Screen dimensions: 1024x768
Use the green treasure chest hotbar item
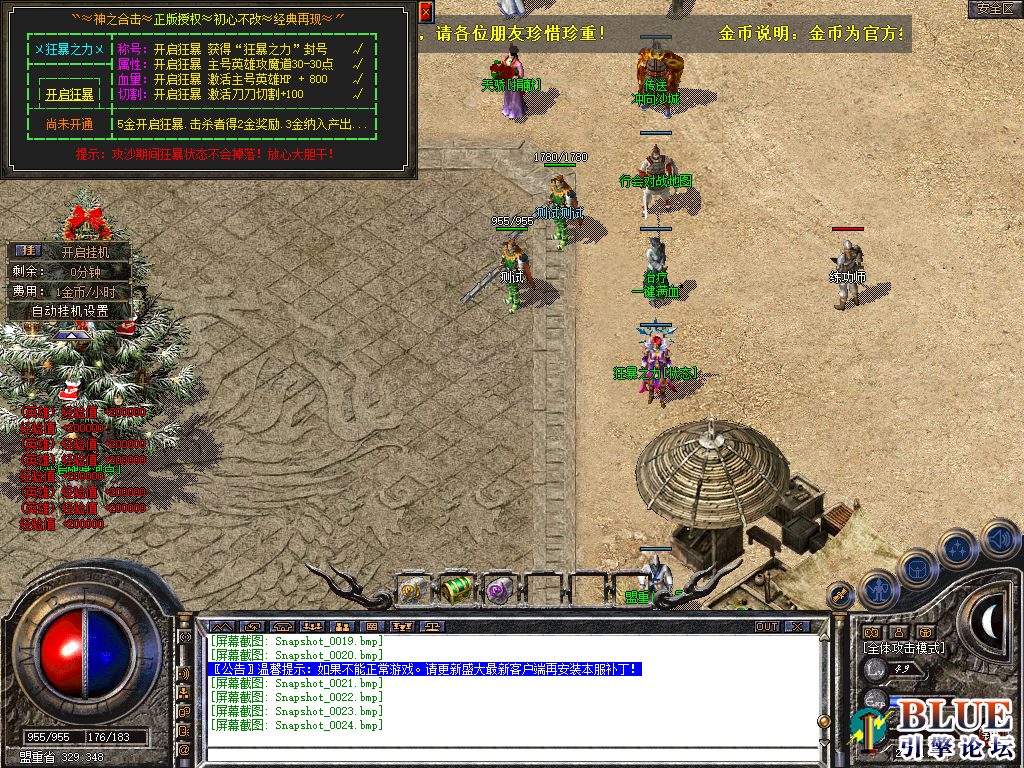click(456, 590)
